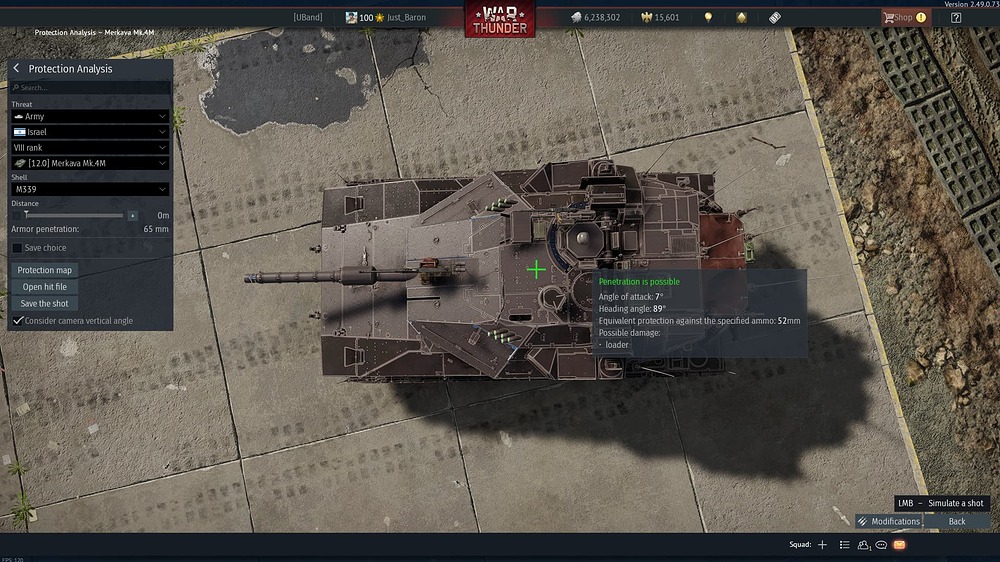Click the Distance slider track
1000x562 pixels.
[x=75, y=215]
